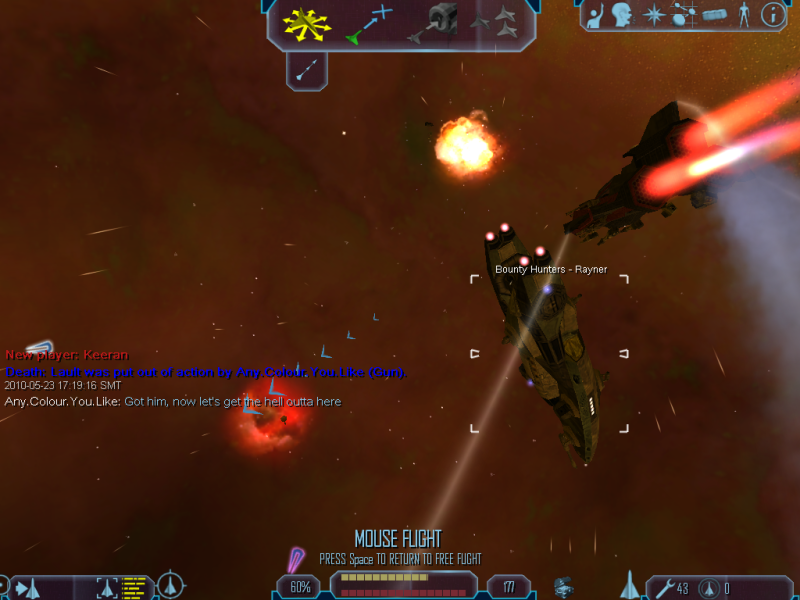The width and height of the screenshot is (800, 600).
Task: Select the yellow free flight maneuver icon
Action: [307, 24]
